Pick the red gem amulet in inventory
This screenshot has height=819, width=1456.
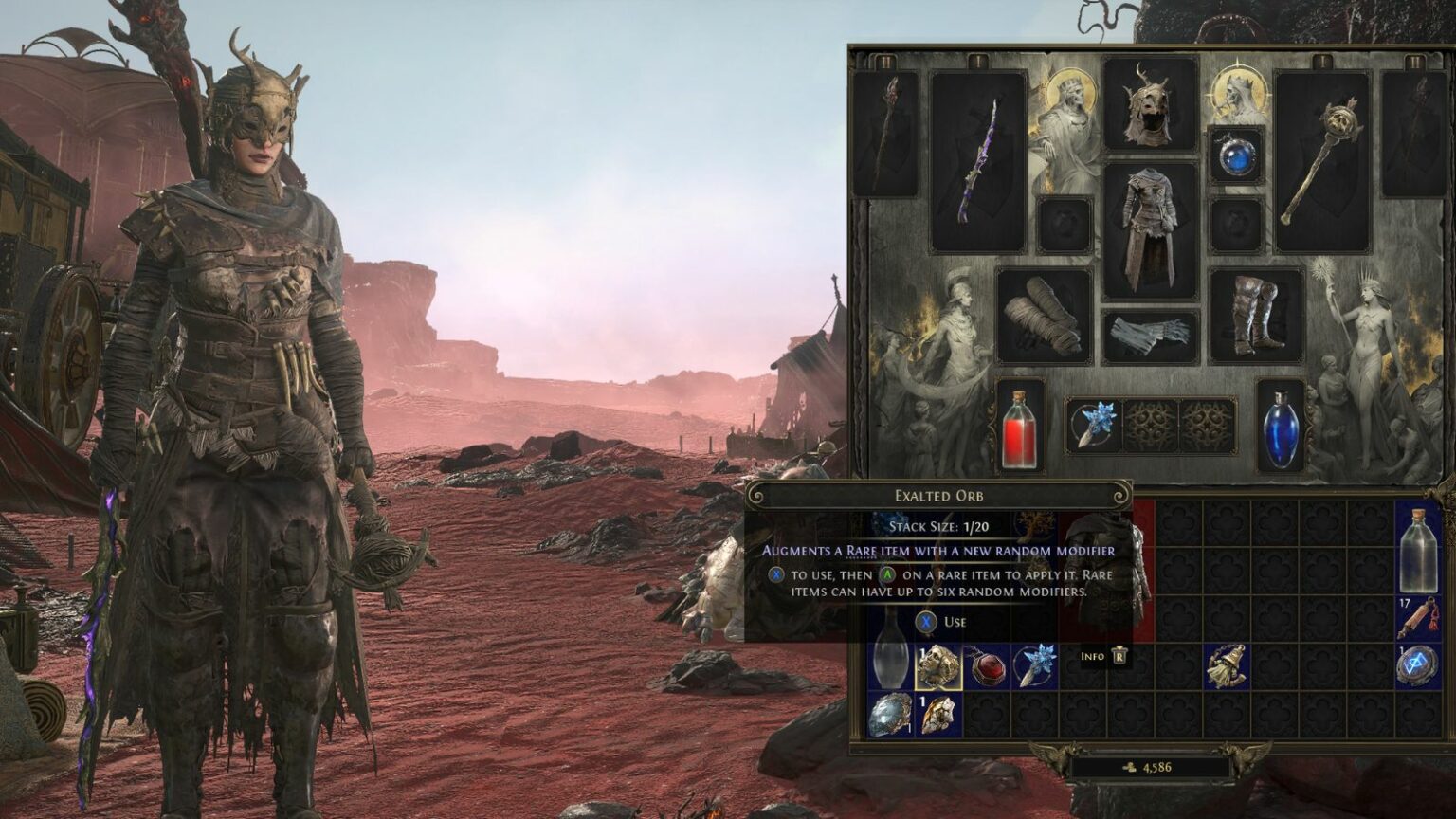986,666
